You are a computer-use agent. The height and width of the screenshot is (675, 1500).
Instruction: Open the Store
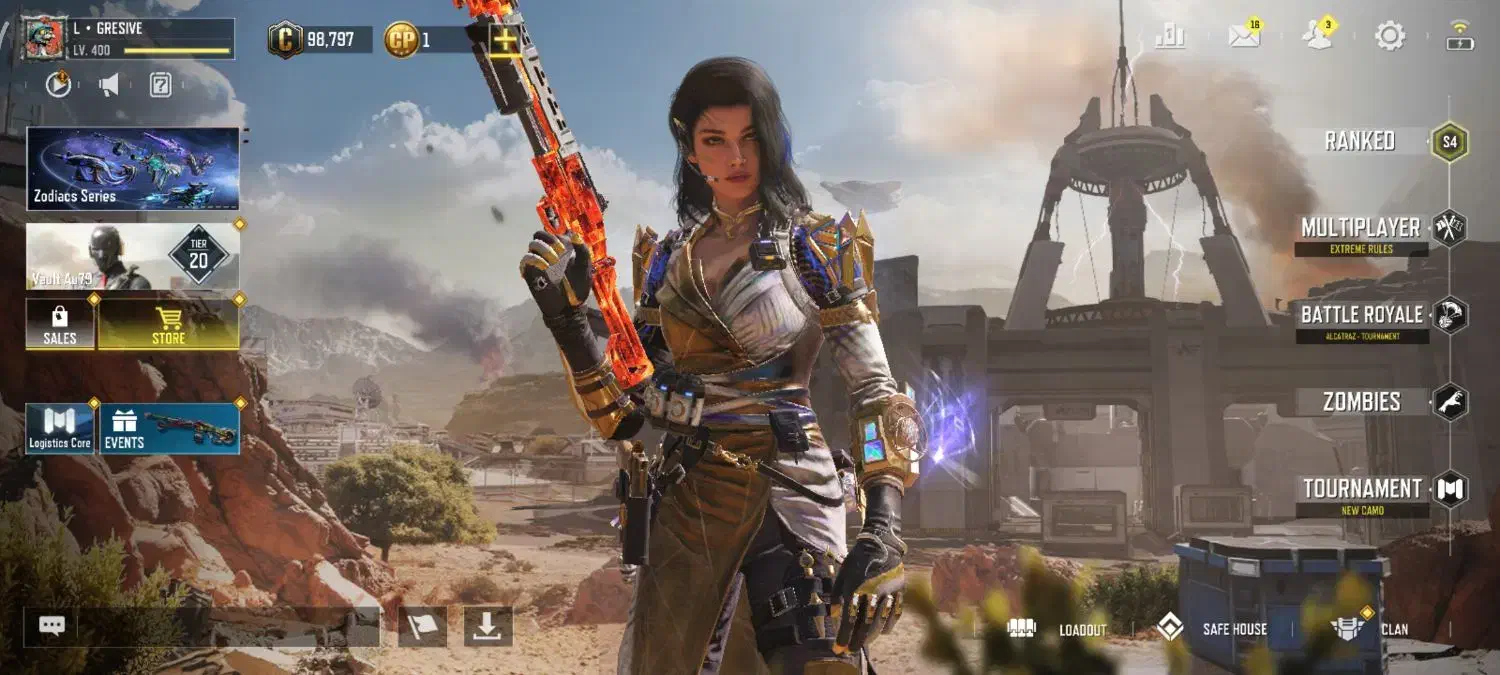(x=168, y=325)
